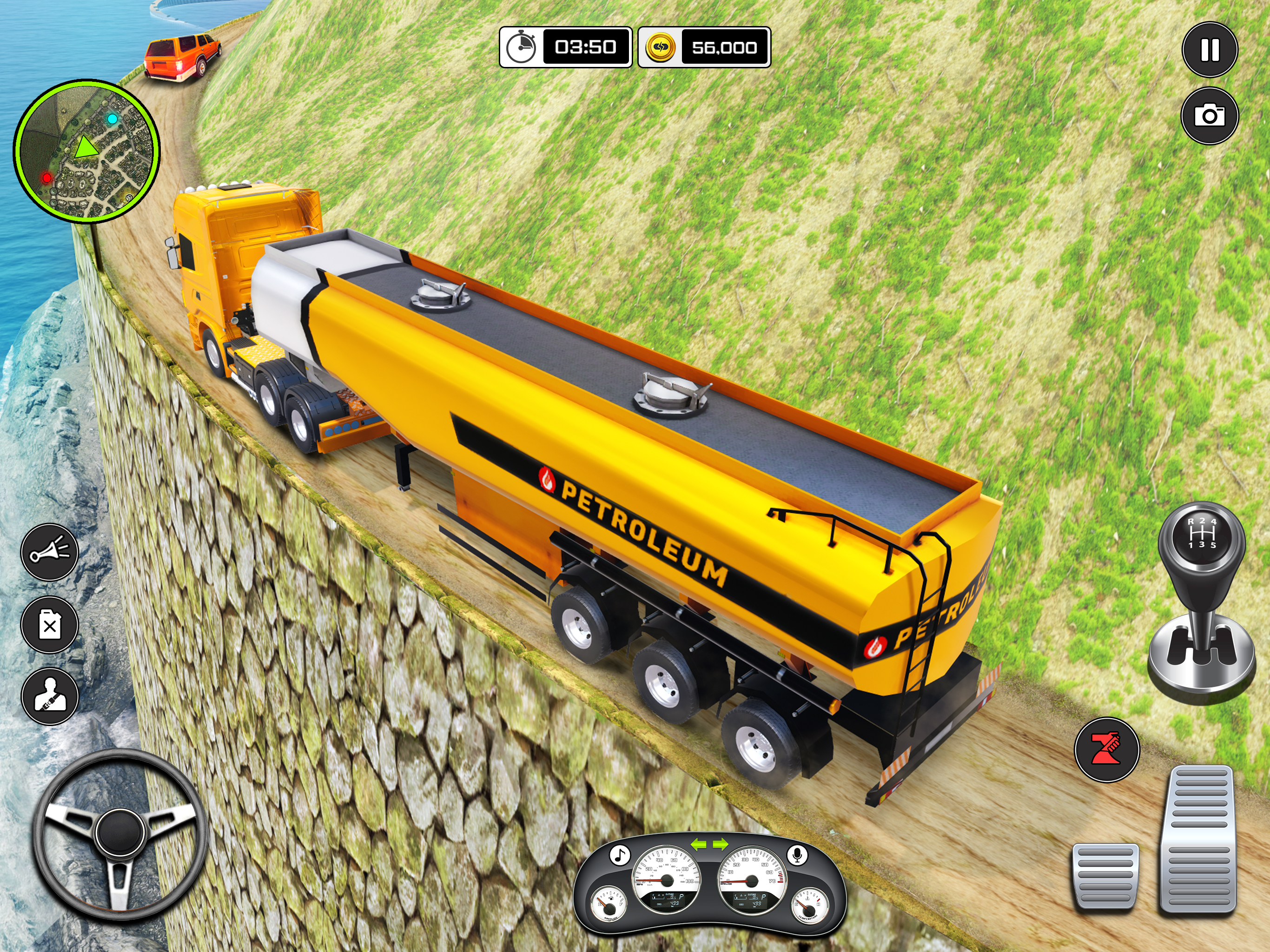Tap the microphone button on dashboard
The image size is (1270, 952).
point(797,855)
